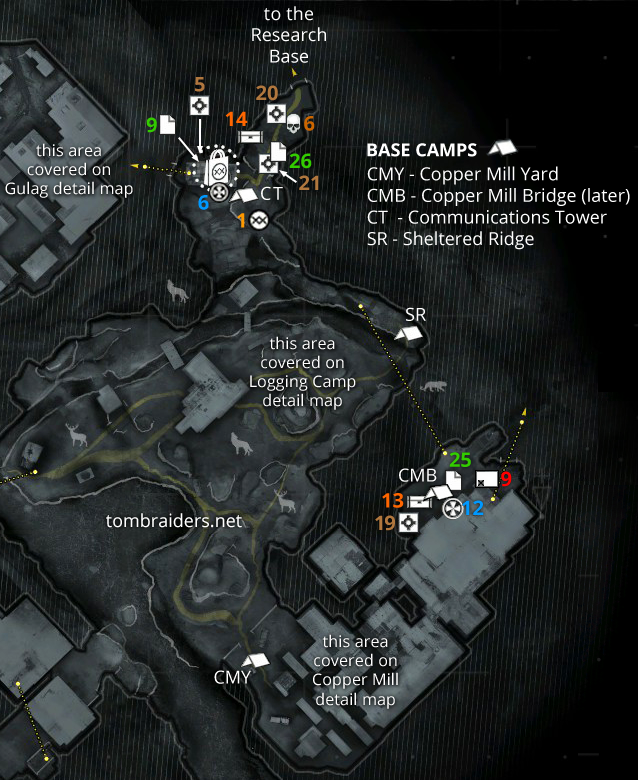Choose the crosshair marker numbered 21
This screenshot has height=780, width=638.
pyautogui.click(x=268, y=164)
